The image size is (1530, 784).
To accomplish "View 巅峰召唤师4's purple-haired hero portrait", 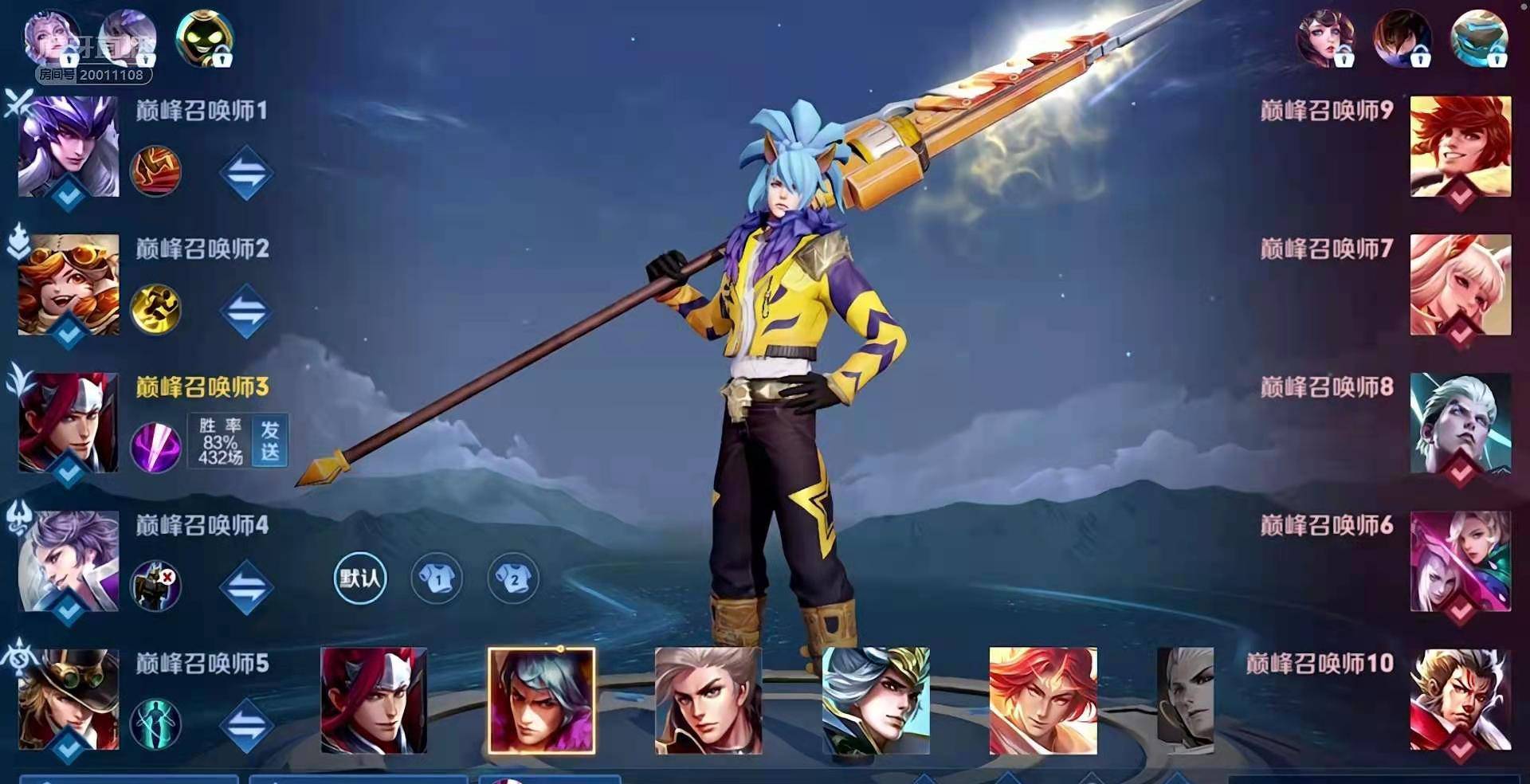I will 69,561.
